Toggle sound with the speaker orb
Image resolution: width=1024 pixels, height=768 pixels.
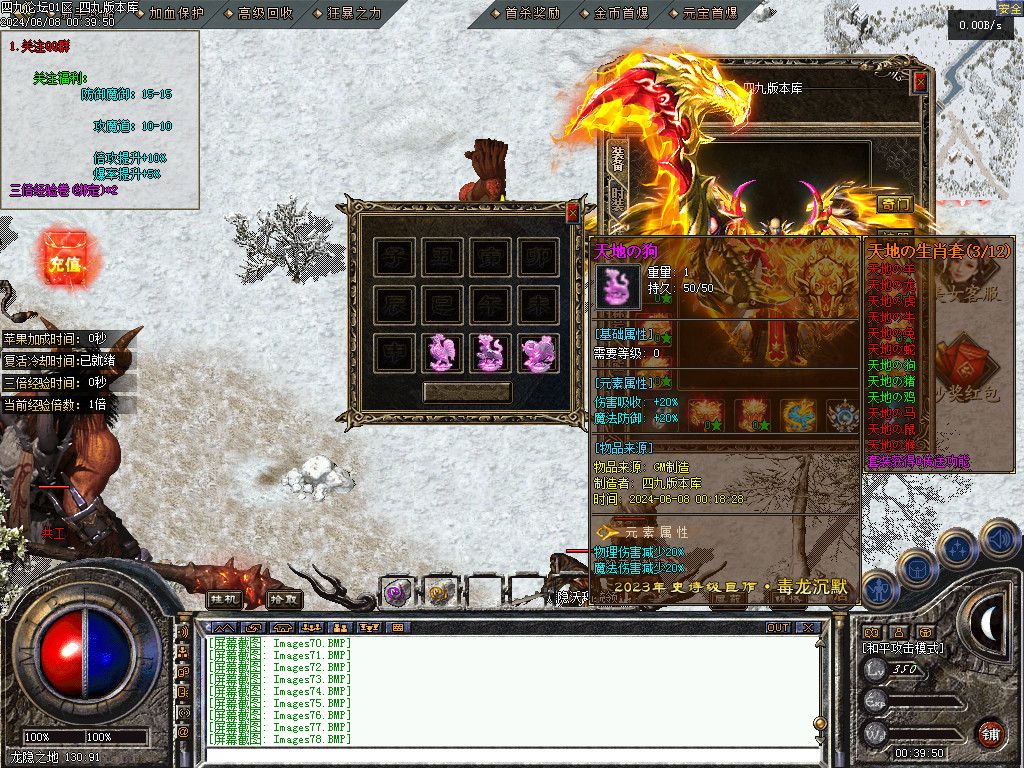pyautogui.click(x=999, y=539)
